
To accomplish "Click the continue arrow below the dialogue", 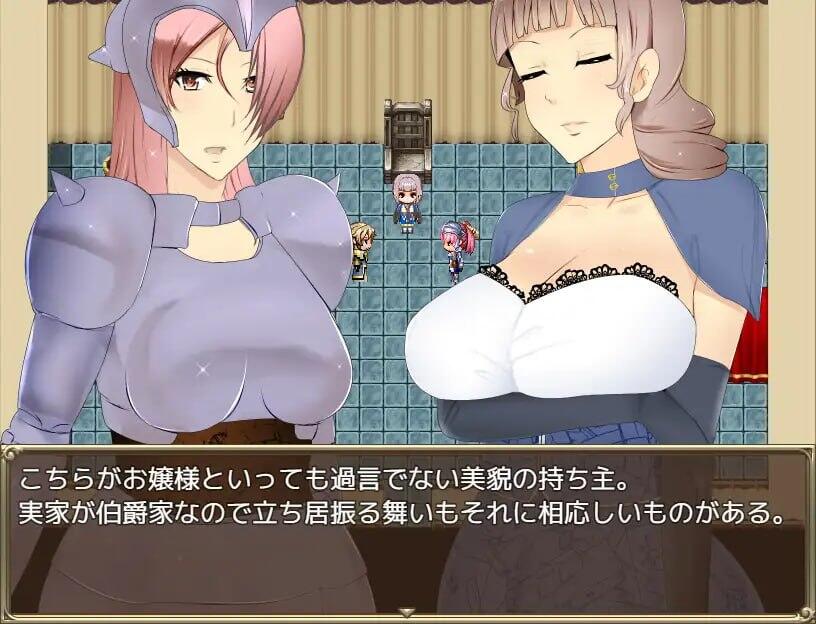I will point(407,610).
